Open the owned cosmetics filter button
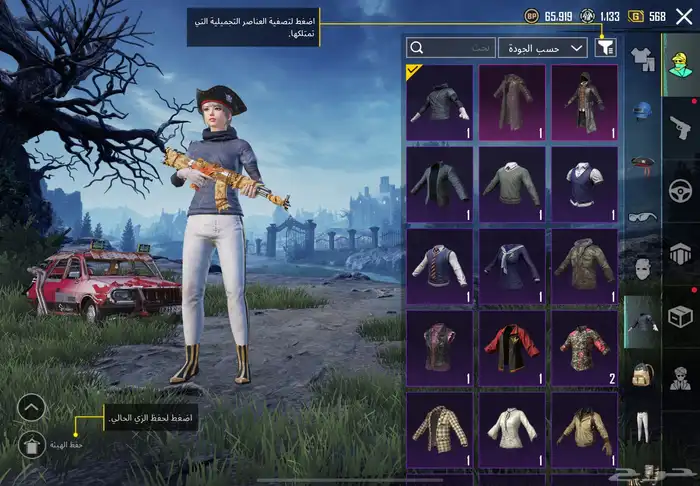The image size is (700, 486). [x=605, y=47]
